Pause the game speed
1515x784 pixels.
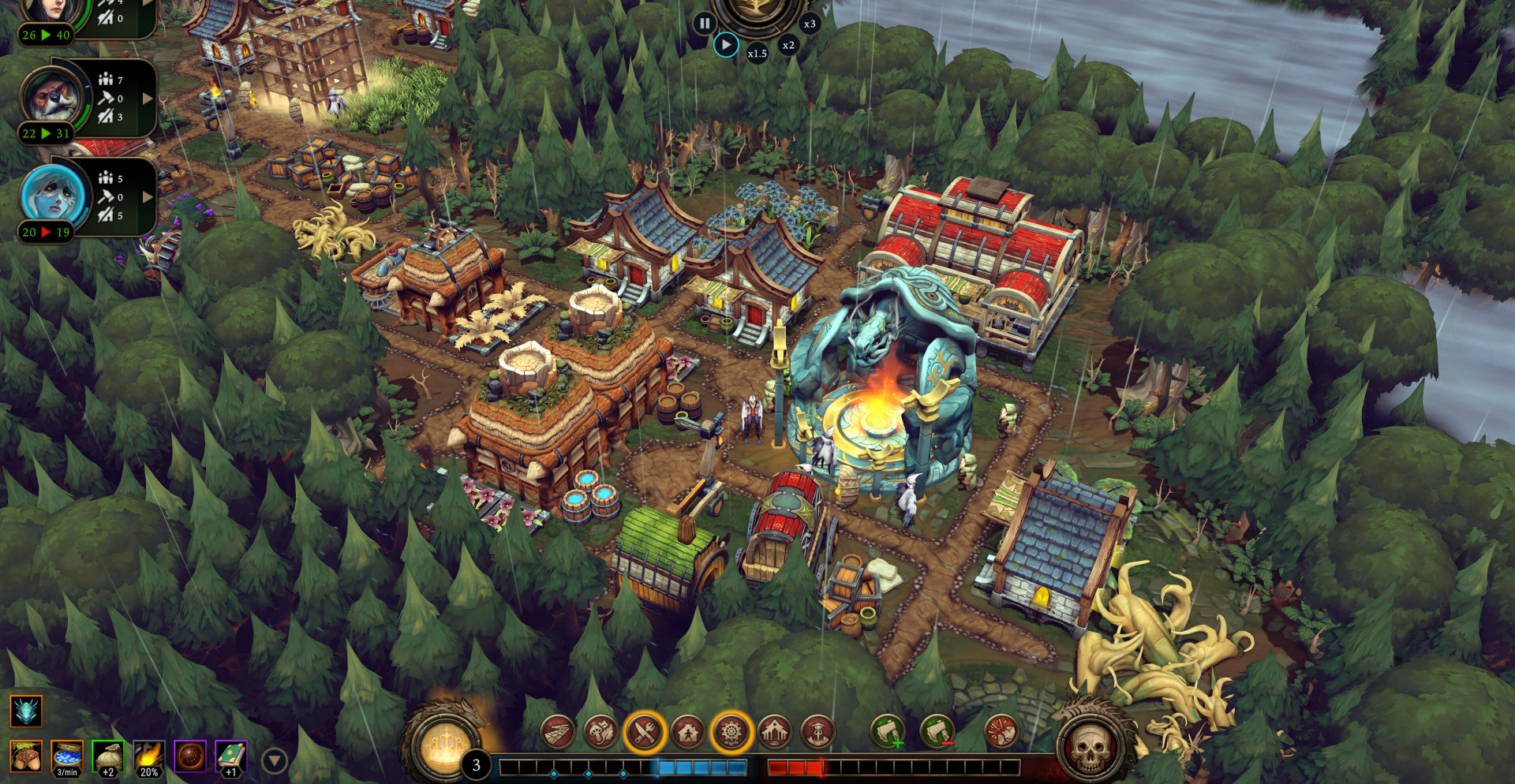click(x=704, y=24)
